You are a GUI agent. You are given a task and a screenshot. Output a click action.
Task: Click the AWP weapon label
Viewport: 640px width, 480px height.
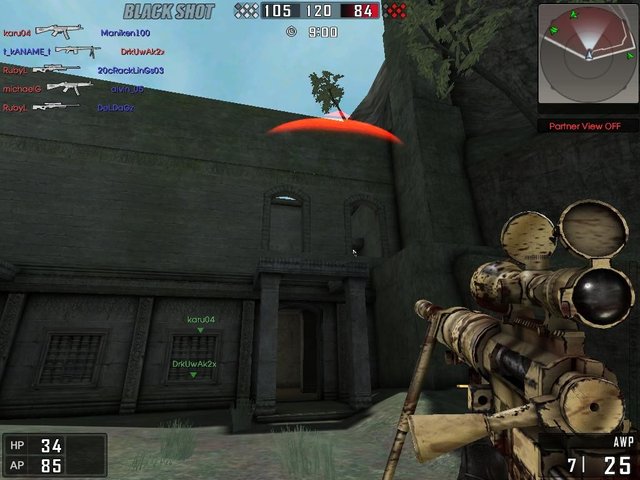(620, 441)
